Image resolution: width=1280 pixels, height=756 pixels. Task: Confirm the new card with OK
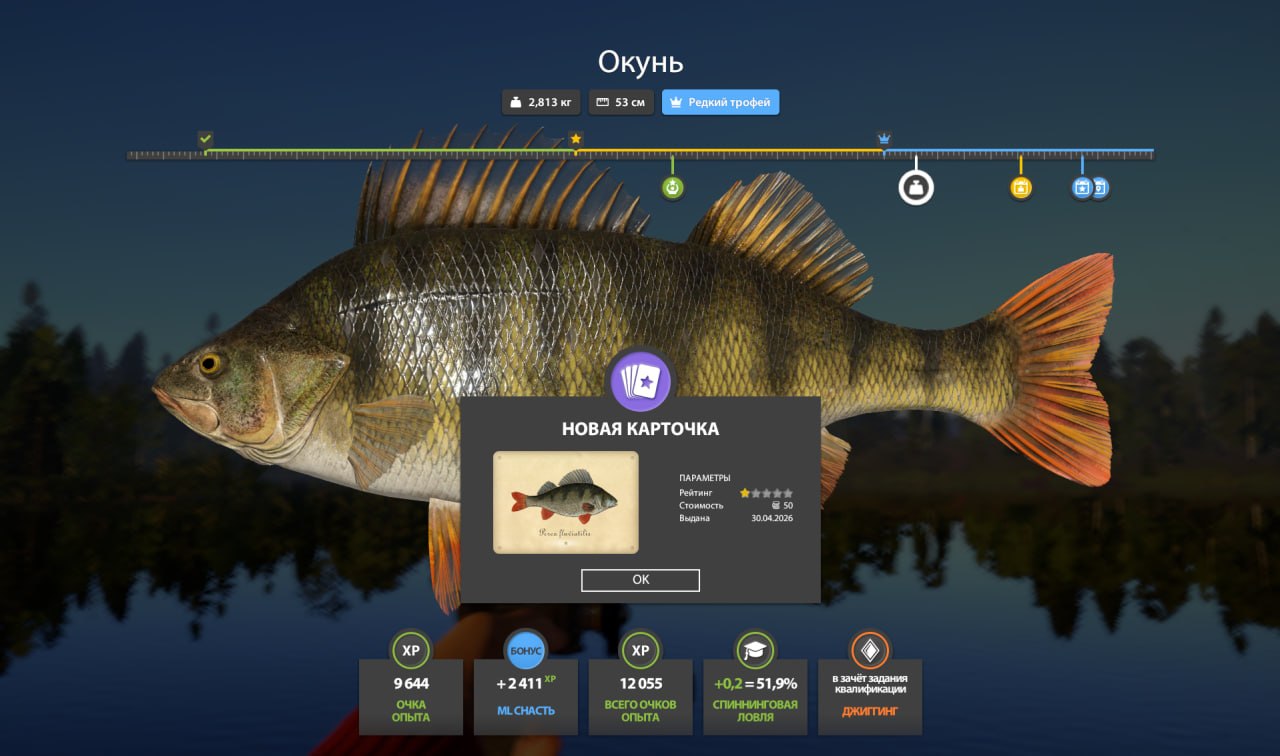[x=640, y=580]
